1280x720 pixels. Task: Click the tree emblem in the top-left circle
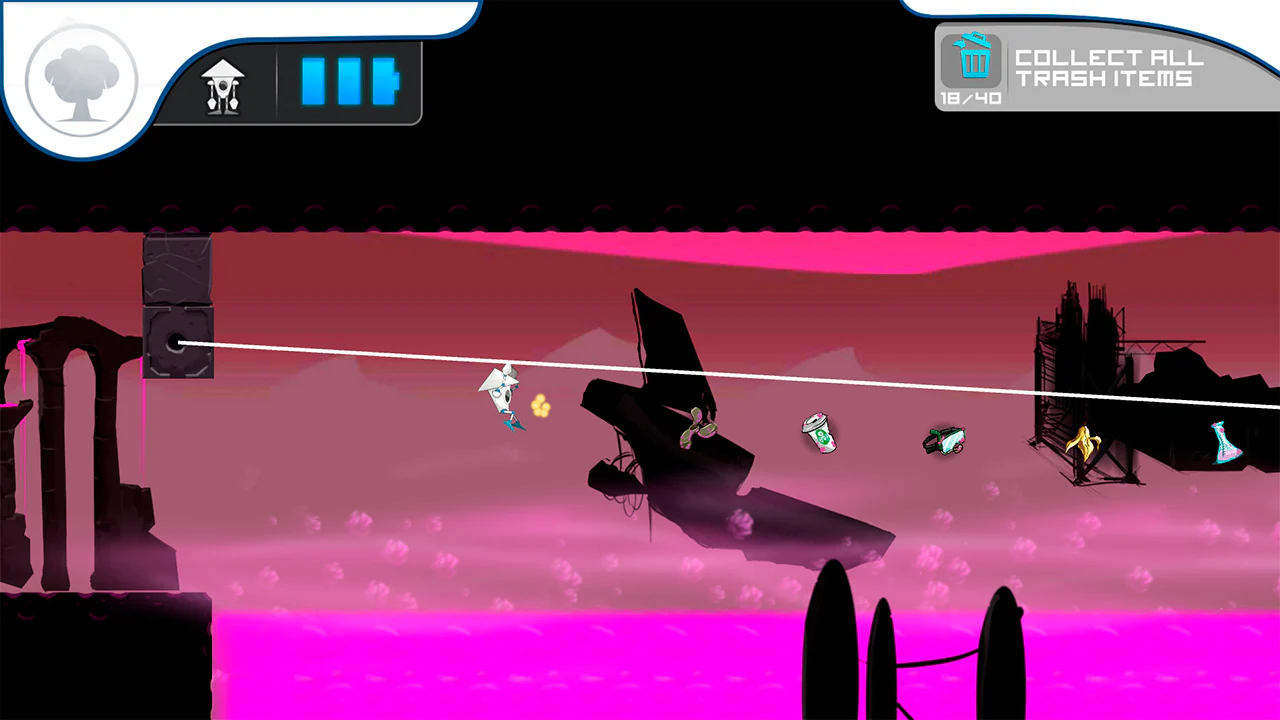click(x=80, y=80)
